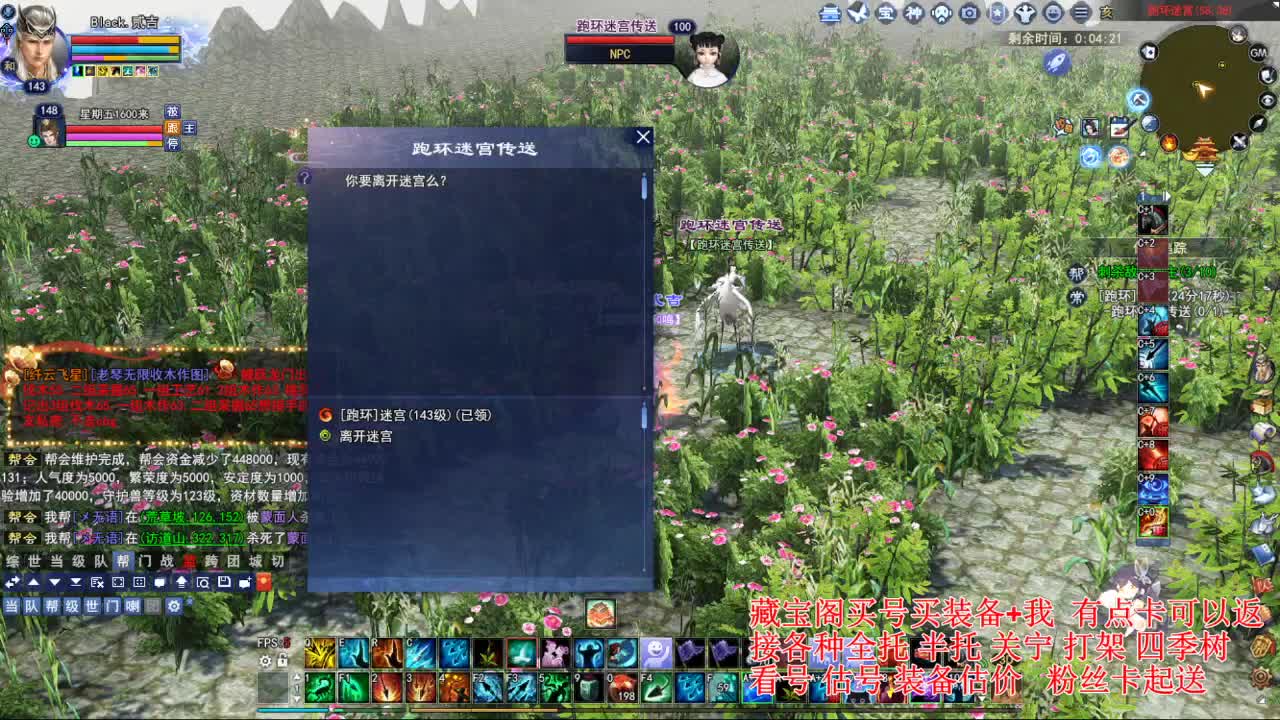Image resolution: width=1280 pixels, height=720 pixels.
Task: Collapse chat with the downward double-arrow icon
Action: click(x=76, y=583)
